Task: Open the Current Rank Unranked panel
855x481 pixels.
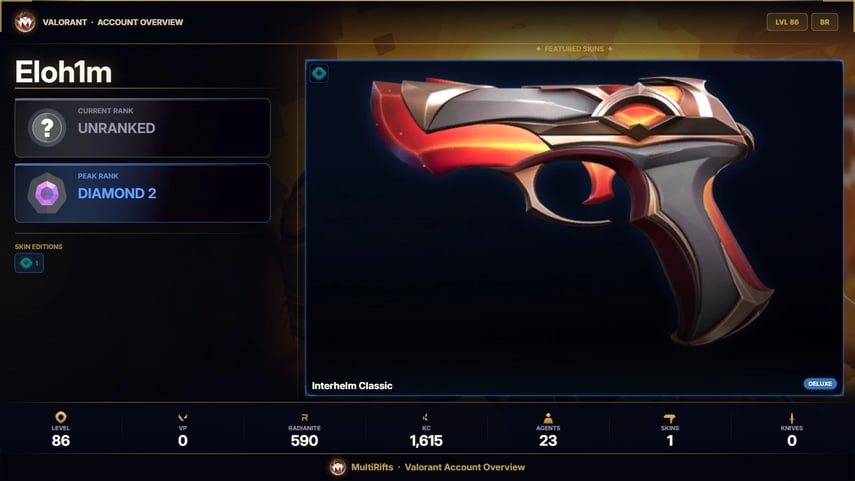Action: click(142, 127)
